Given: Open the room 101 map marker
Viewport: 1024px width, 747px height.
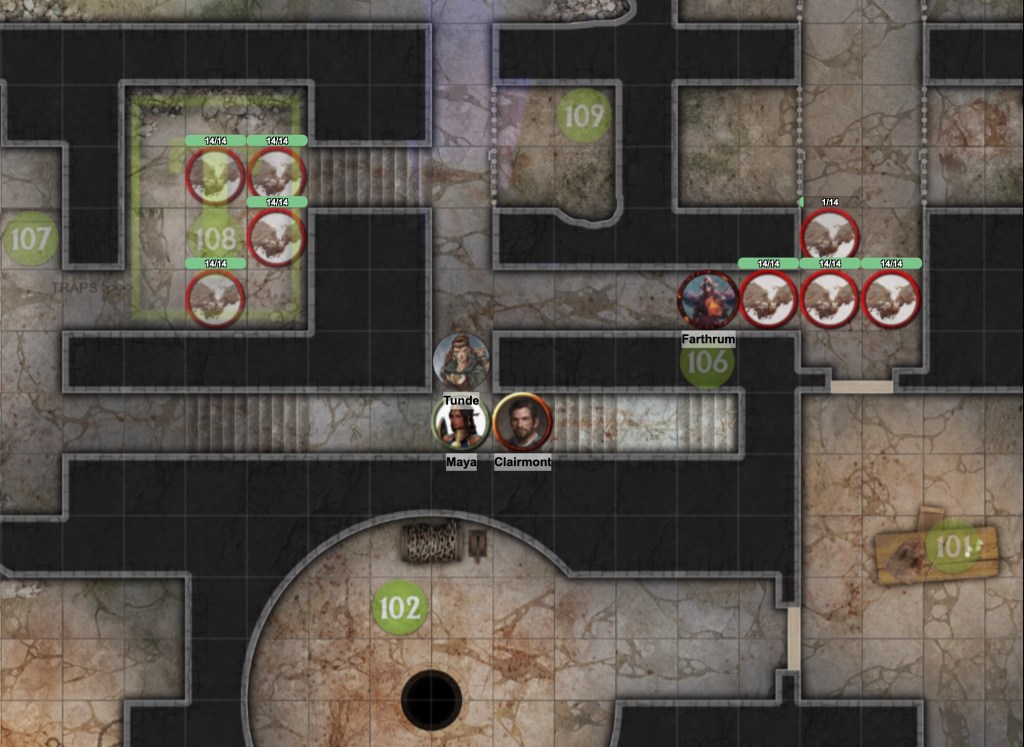Looking at the screenshot, I should [954, 546].
